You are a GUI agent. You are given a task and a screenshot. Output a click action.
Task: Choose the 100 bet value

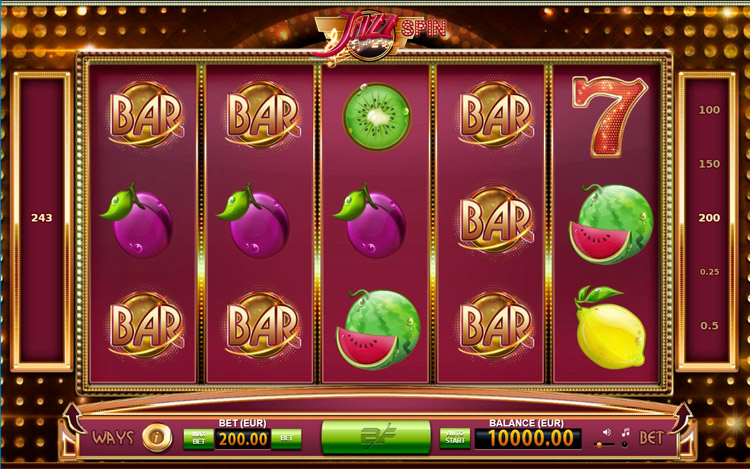tap(710, 110)
